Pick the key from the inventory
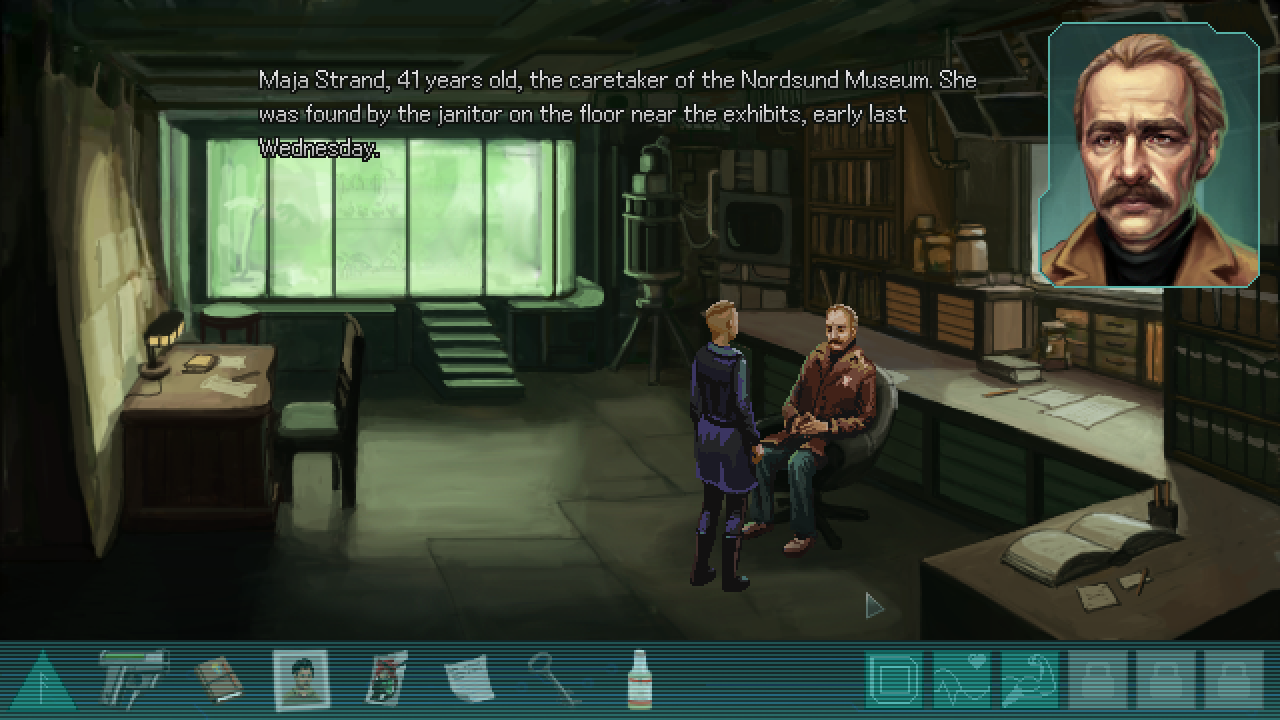Image resolution: width=1280 pixels, height=720 pixels. (x=553, y=680)
